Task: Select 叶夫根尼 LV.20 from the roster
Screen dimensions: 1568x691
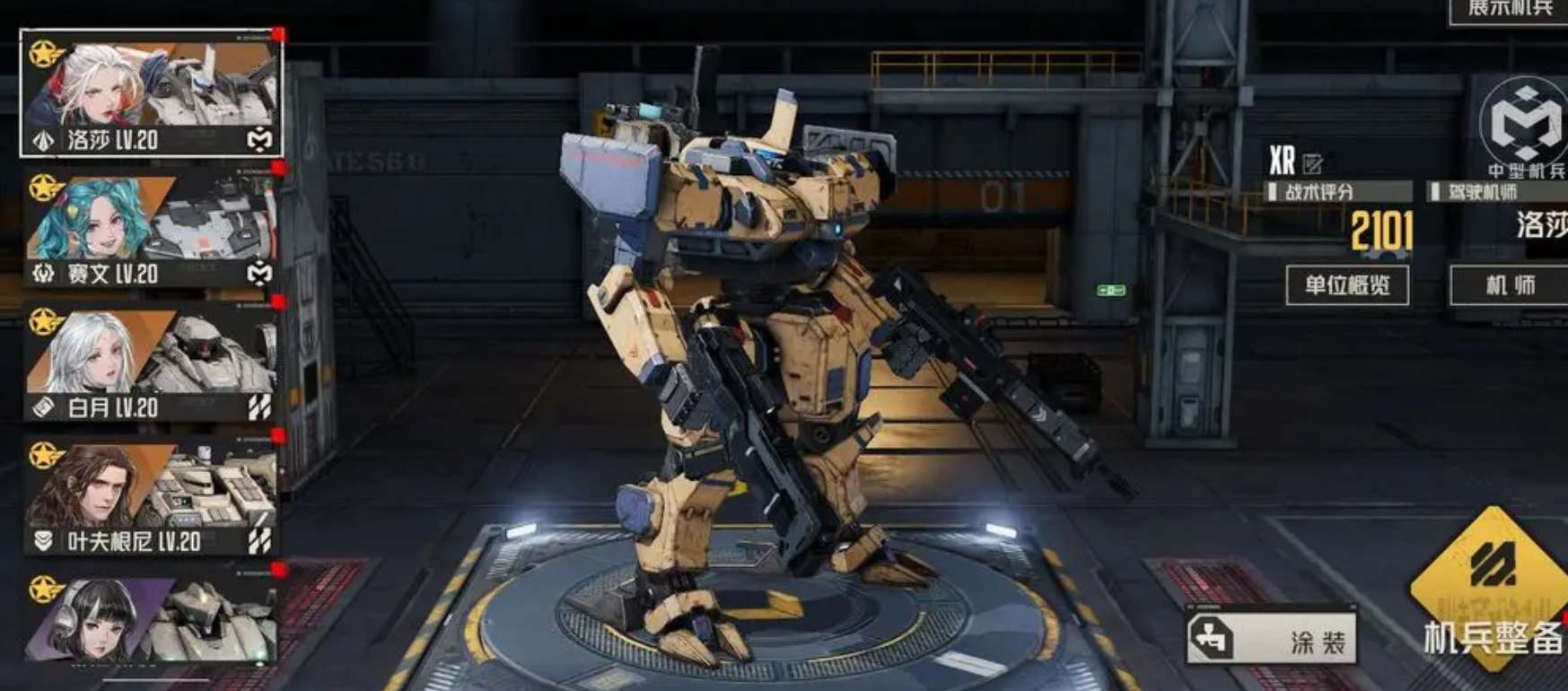Action: tap(152, 495)
